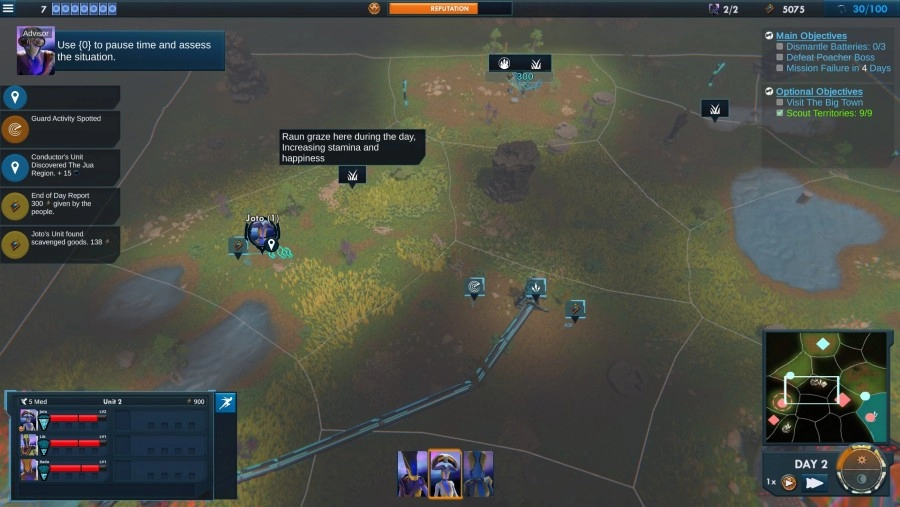Select the highlighted middle character portrait
Screen dimensions: 900x507
(x=445, y=473)
